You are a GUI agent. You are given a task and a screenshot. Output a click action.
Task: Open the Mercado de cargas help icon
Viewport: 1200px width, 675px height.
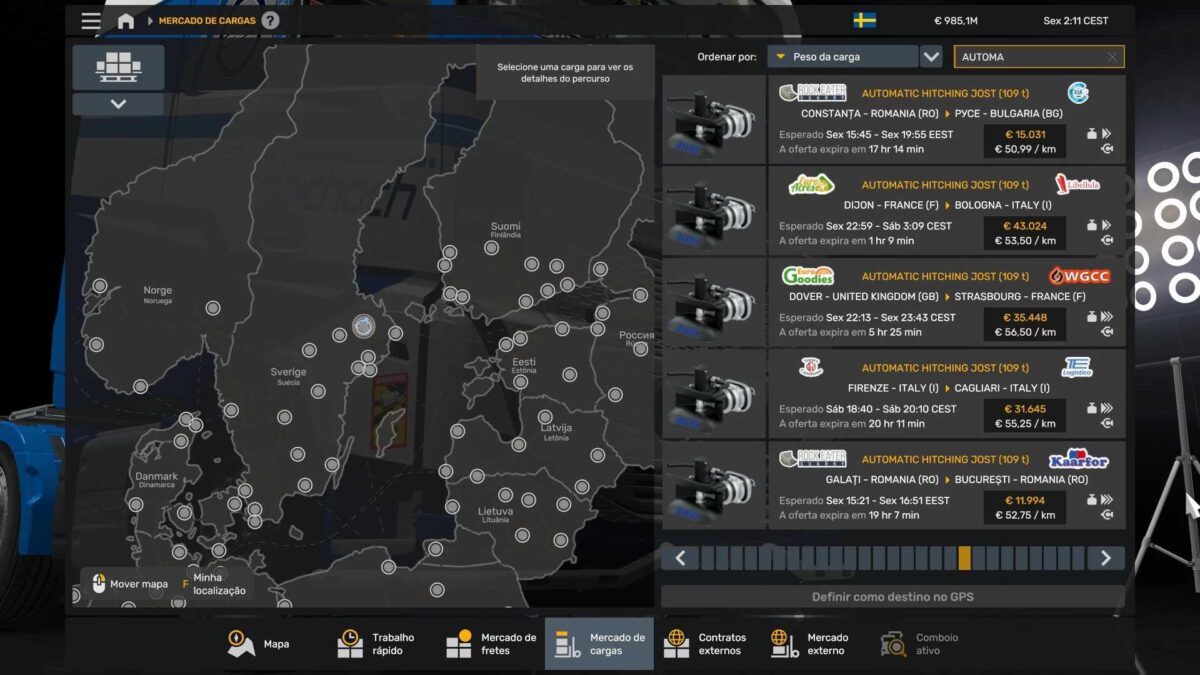(x=271, y=21)
